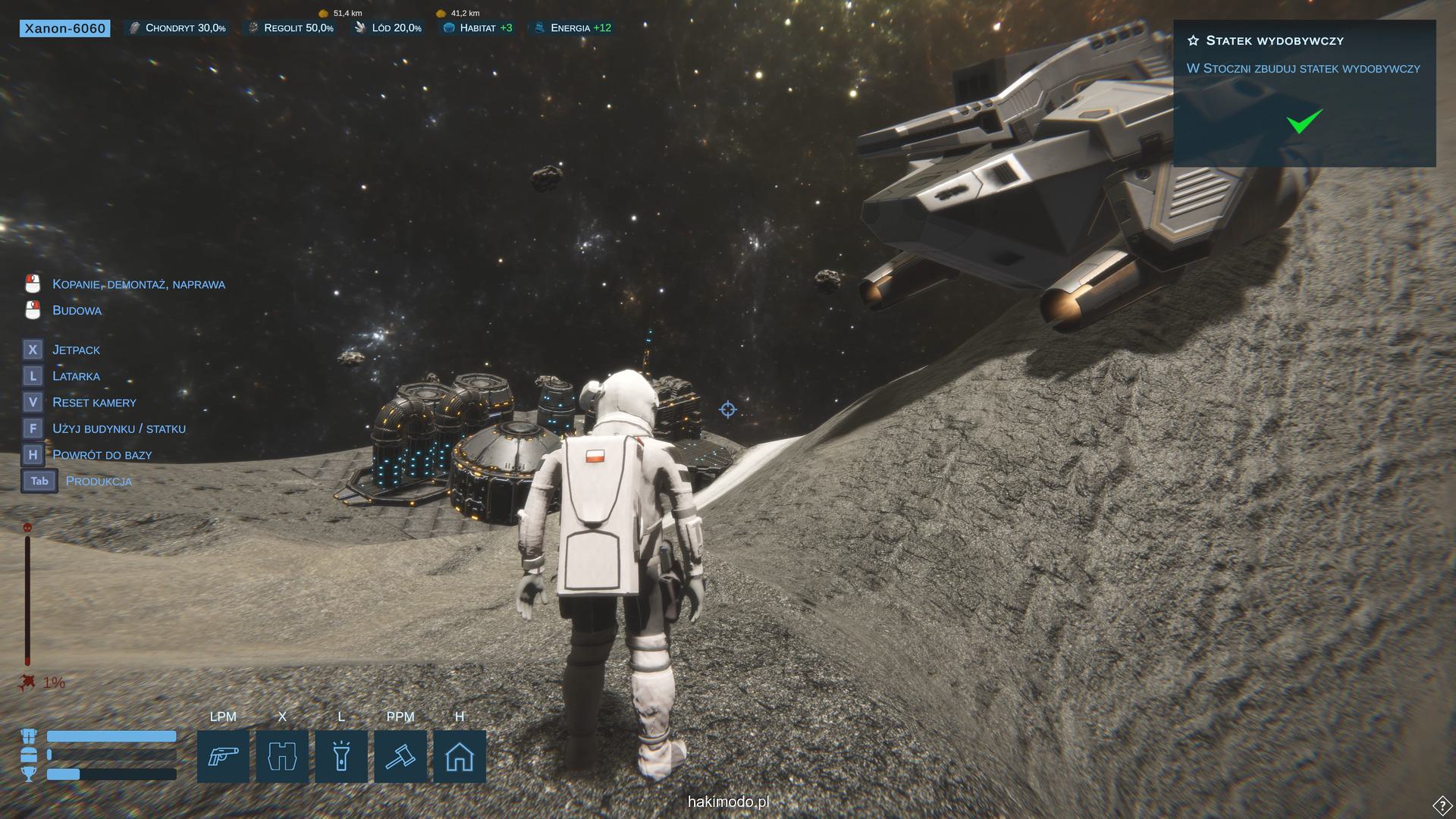Open the help question mark icon
The height and width of the screenshot is (819, 1456).
coord(1442,805)
